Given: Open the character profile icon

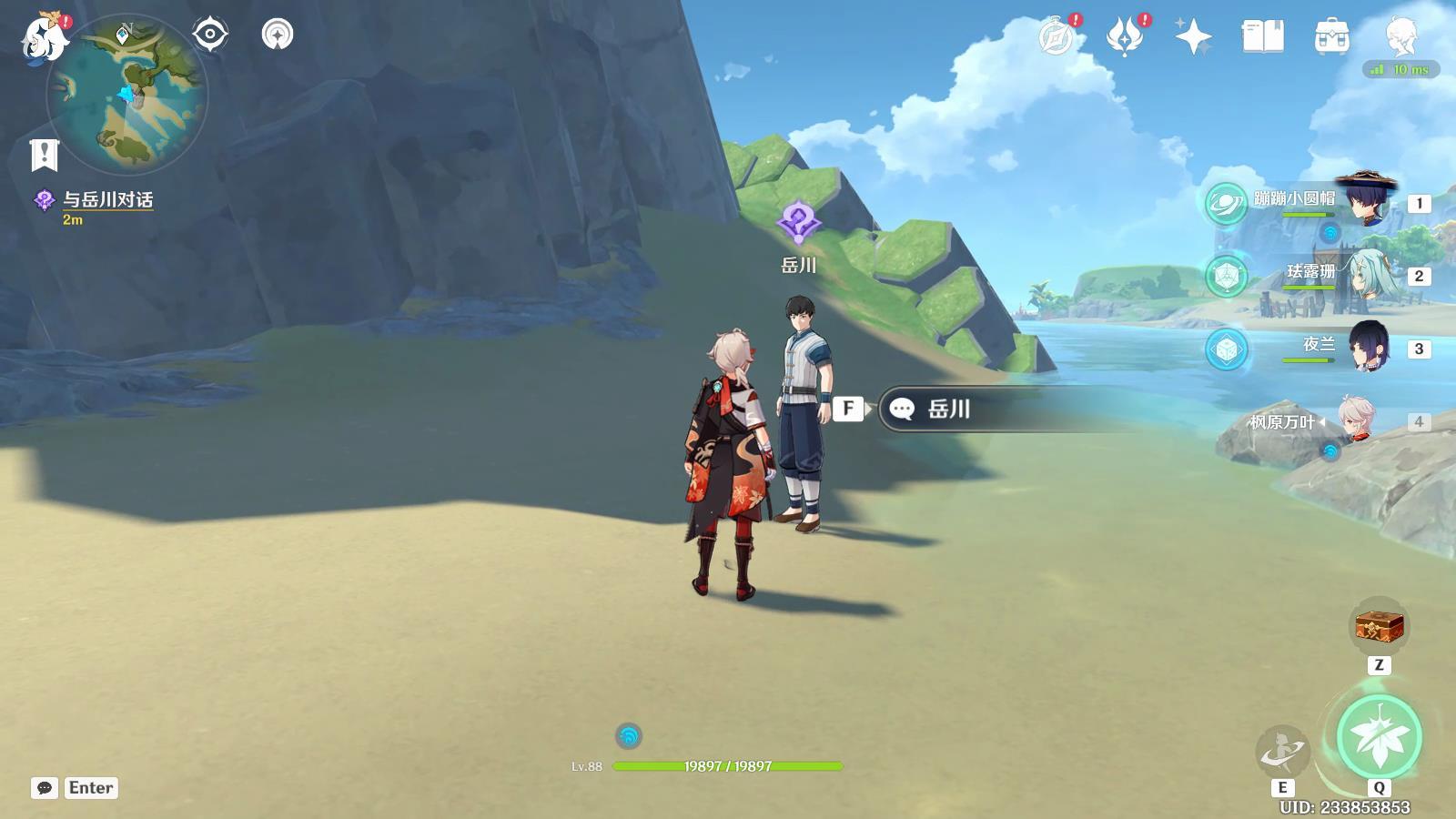Looking at the screenshot, I should tap(1400, 37).
